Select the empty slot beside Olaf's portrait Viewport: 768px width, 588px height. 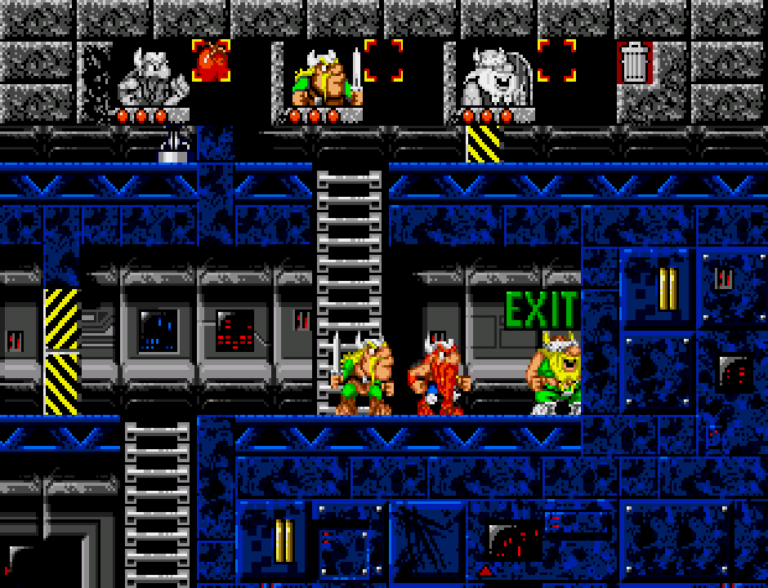point(556,60)
